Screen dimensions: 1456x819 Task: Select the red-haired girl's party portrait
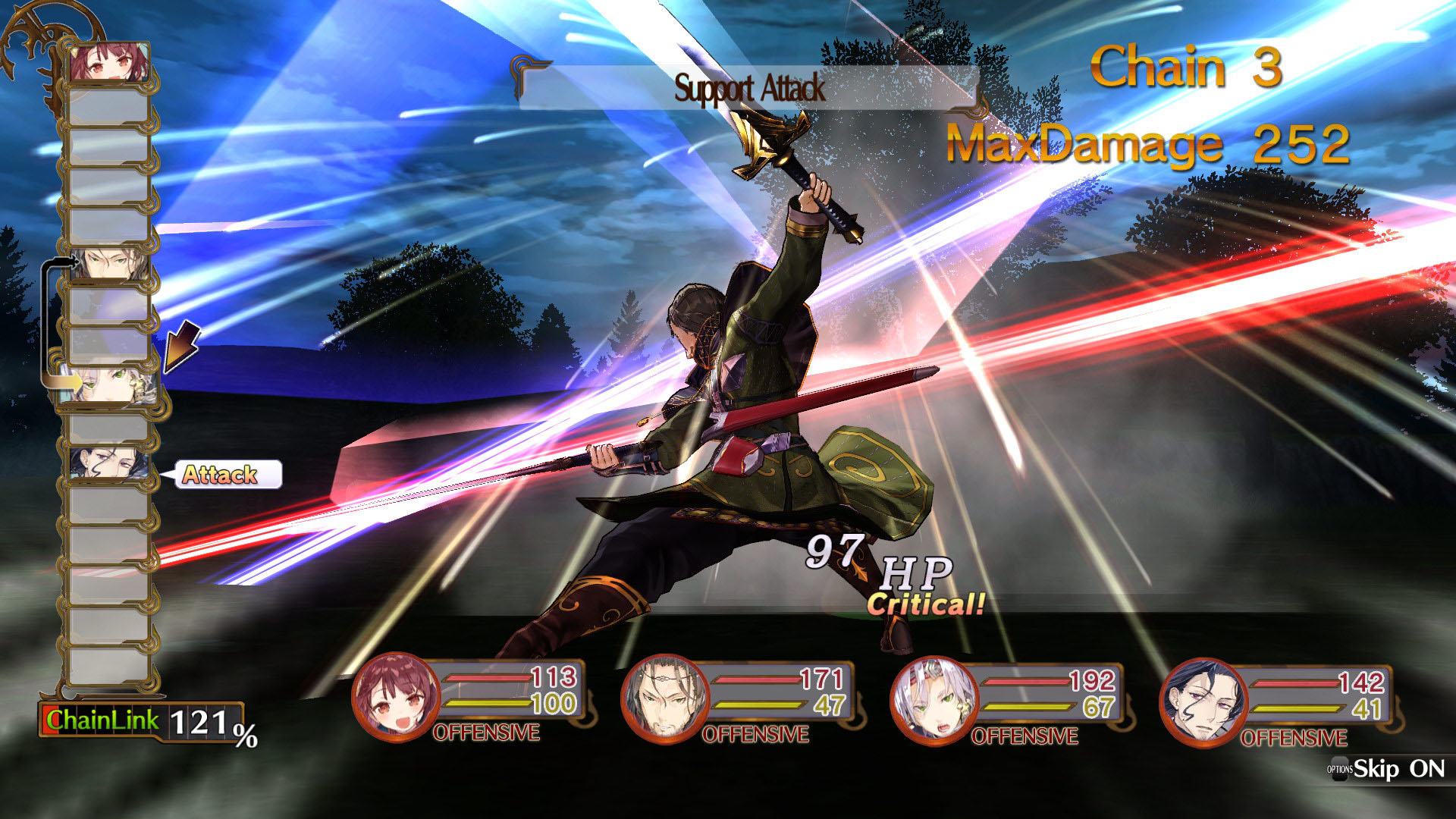(x=396, y=698)
